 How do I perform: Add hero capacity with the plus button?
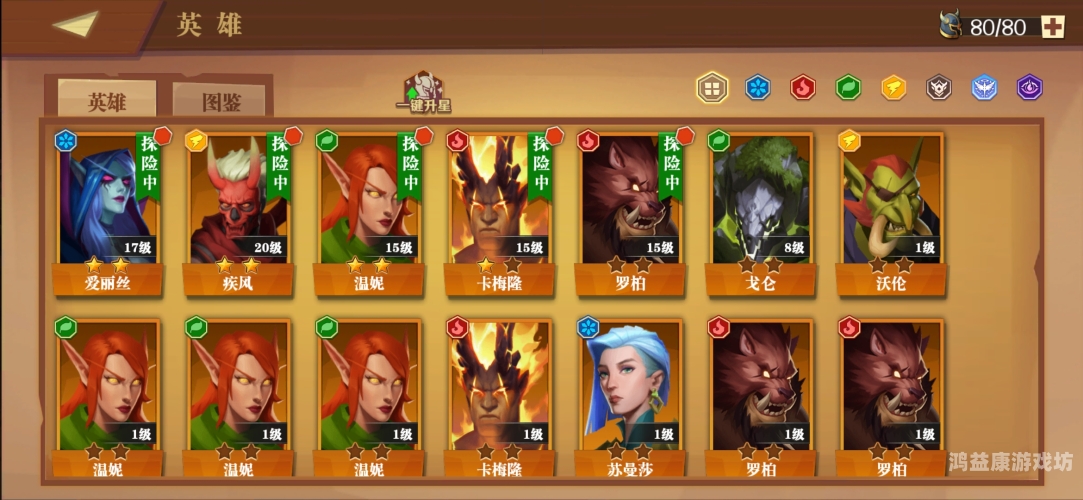coord(1053,27)
